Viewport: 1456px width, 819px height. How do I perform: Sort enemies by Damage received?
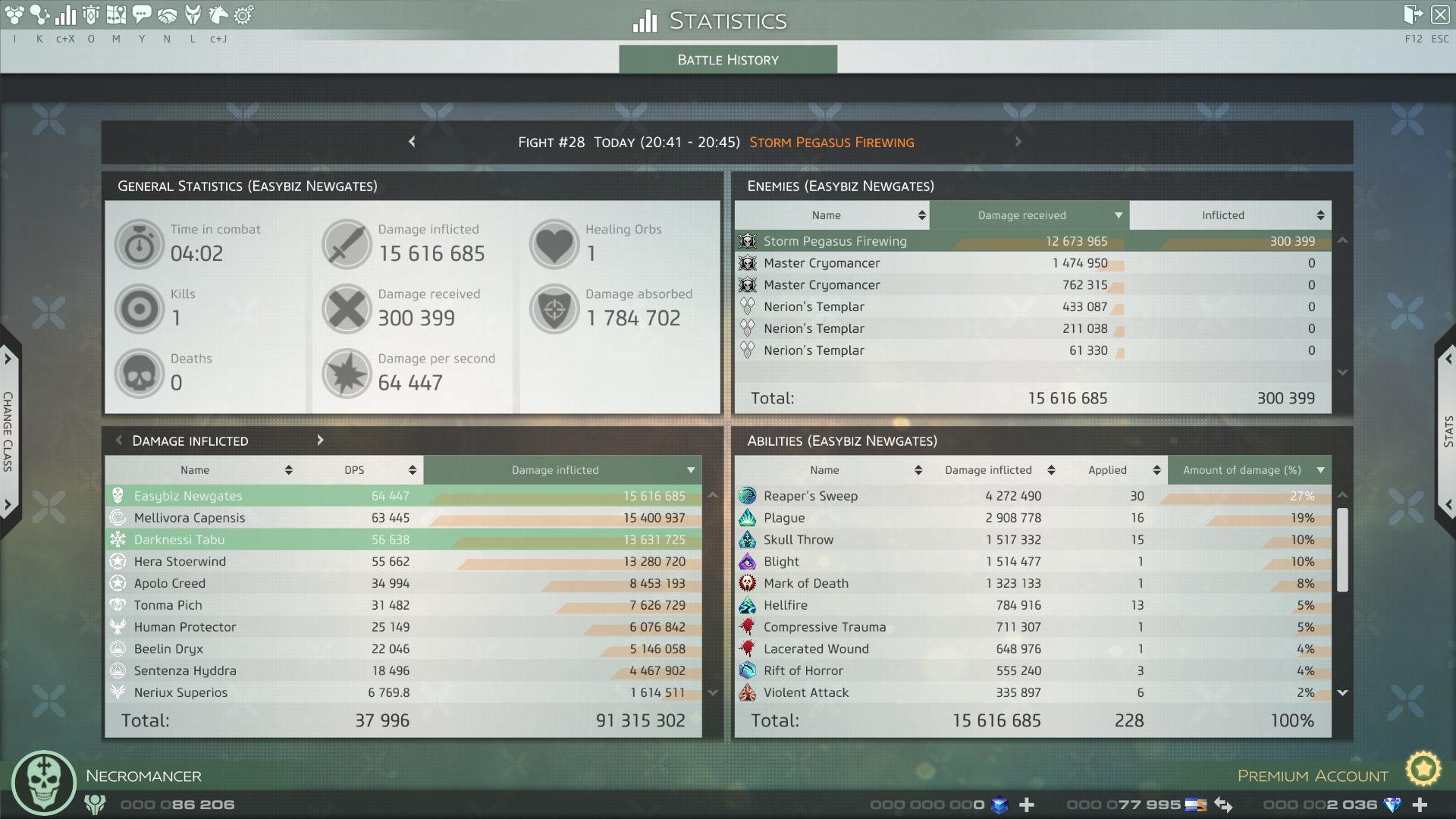(1029, 215)
